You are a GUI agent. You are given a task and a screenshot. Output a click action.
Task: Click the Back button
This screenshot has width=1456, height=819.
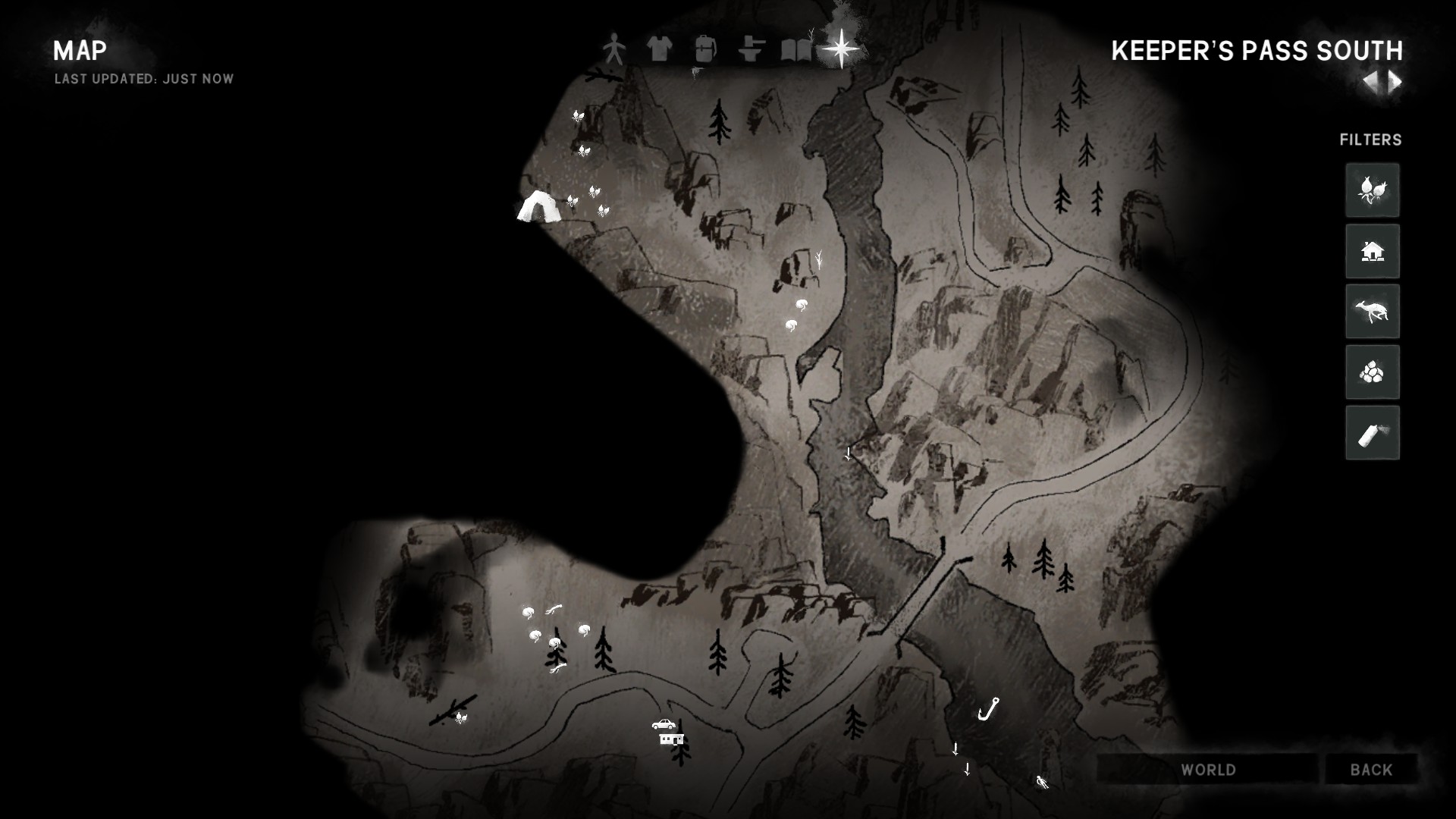click(x=1371, y=770)
